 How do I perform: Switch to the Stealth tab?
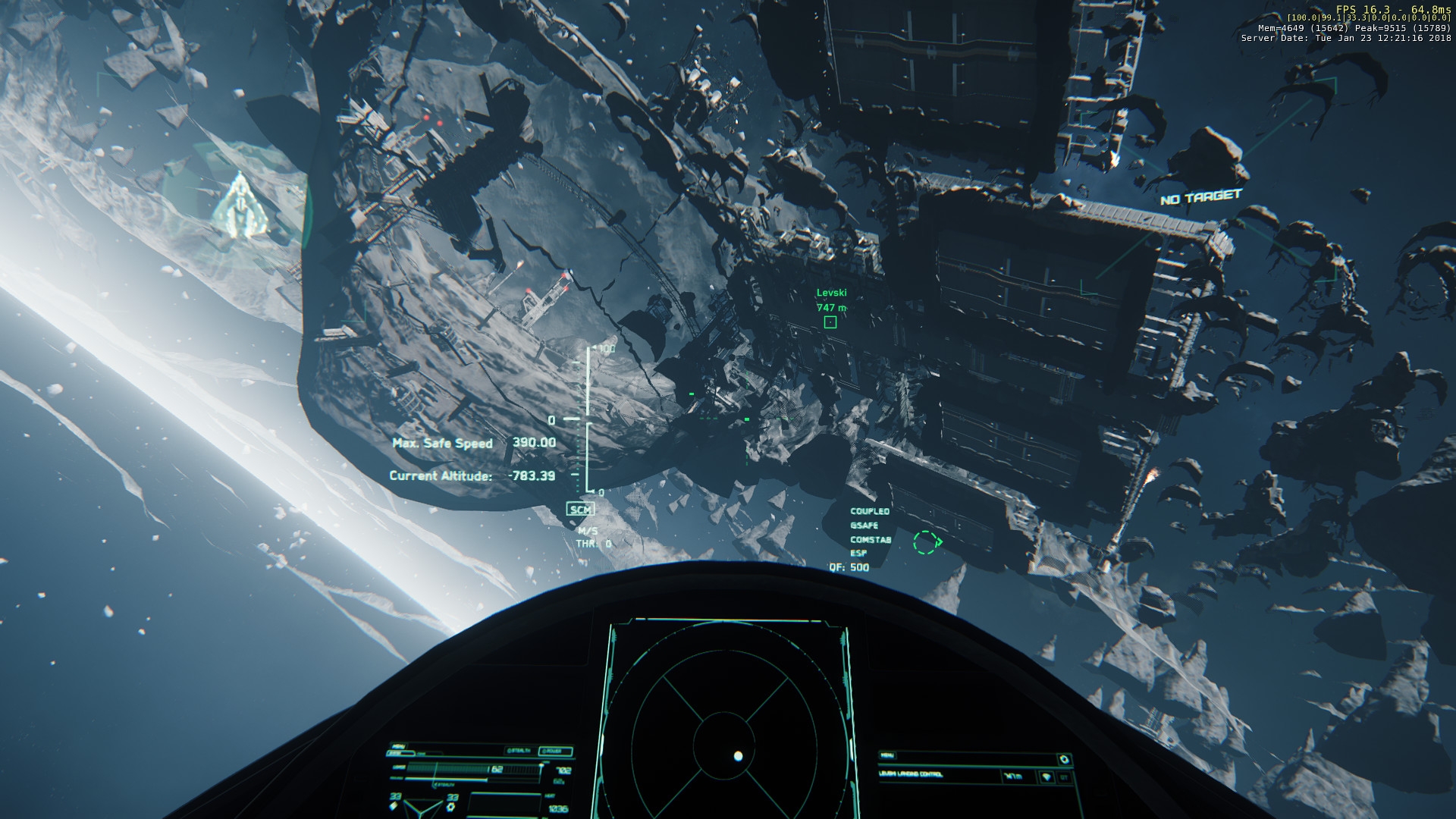pyautogui.click(x=519, y=751)
